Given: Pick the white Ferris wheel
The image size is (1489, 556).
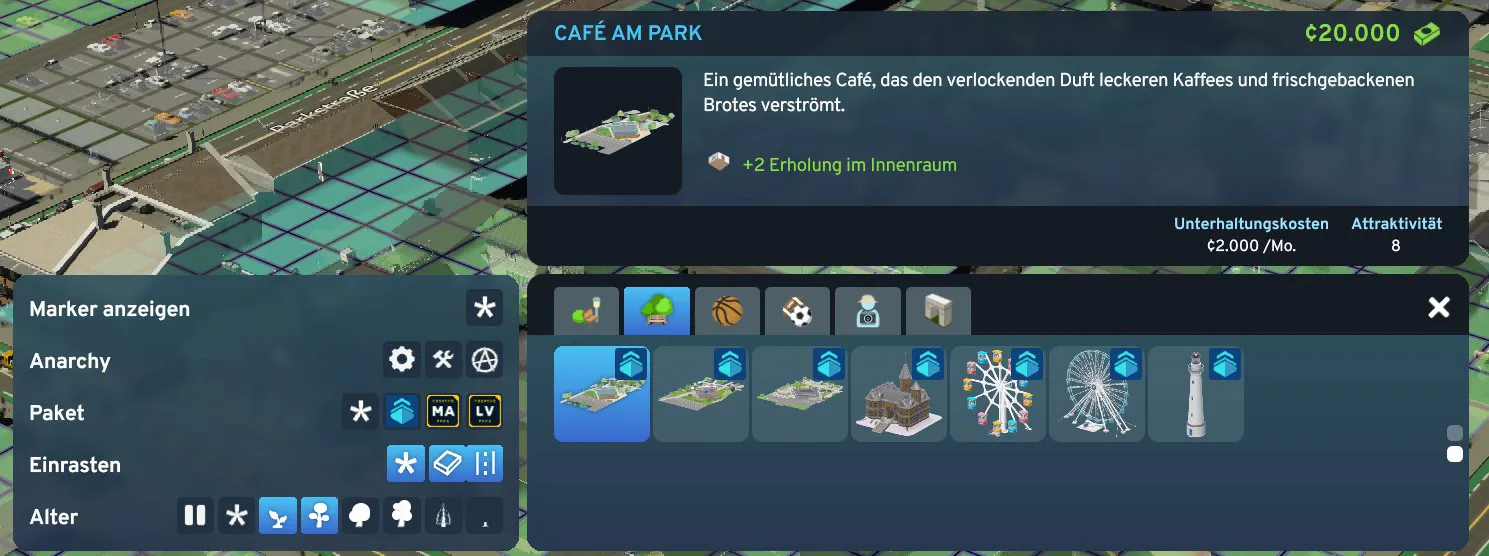Looking at the screenshot, I should point(1096,394).
